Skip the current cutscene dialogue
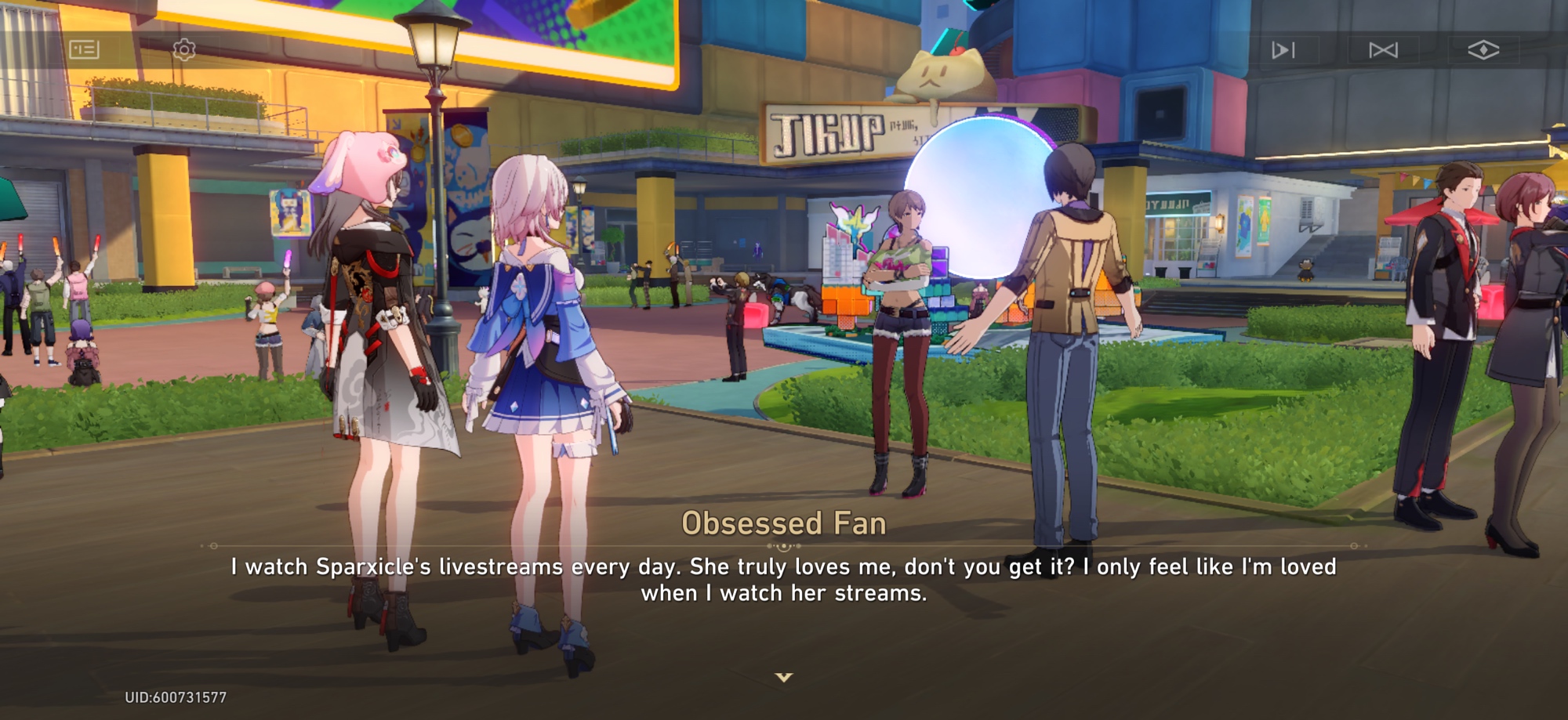Screen dimensions: 1568x720 click(1383, 50)
